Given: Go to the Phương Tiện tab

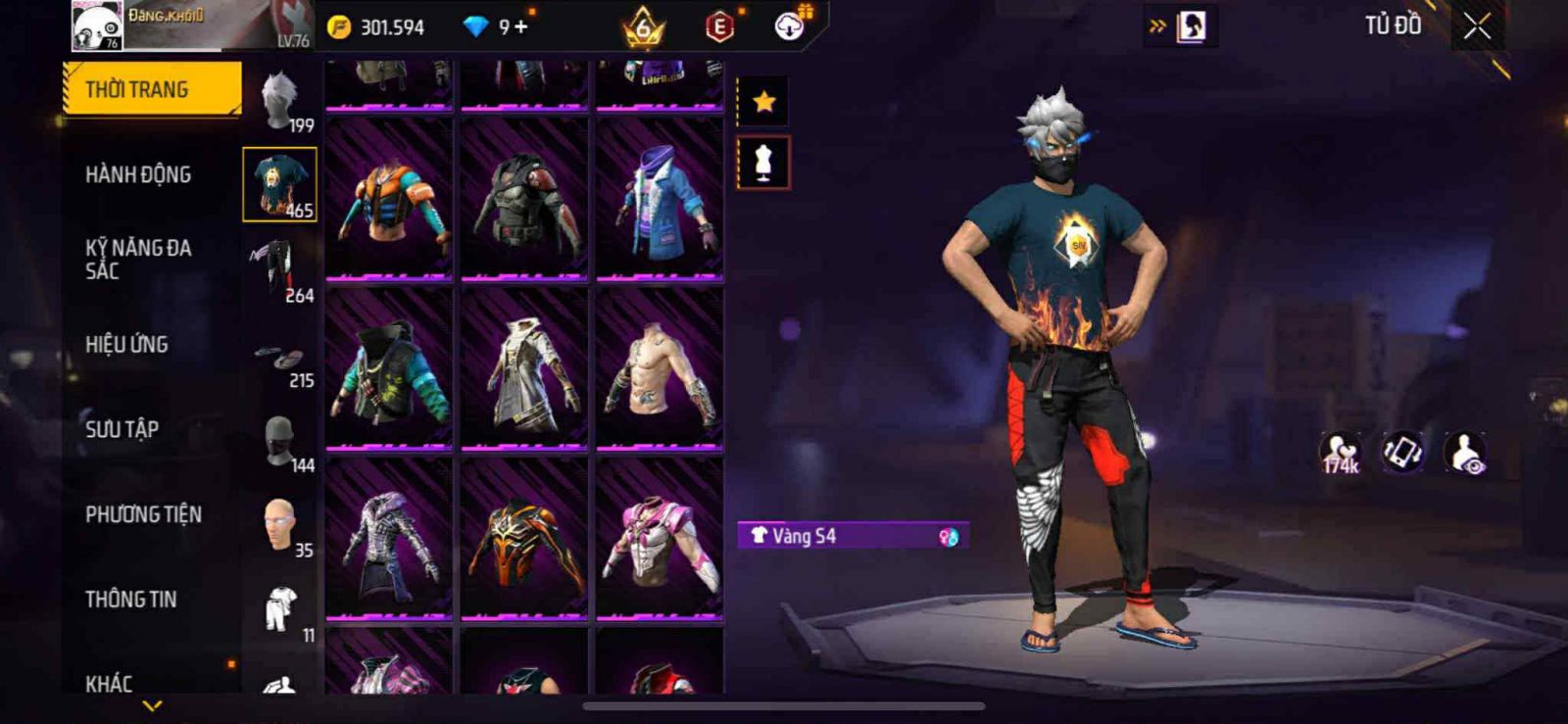Looking at the screenshot, I should [x=143, y=514].
